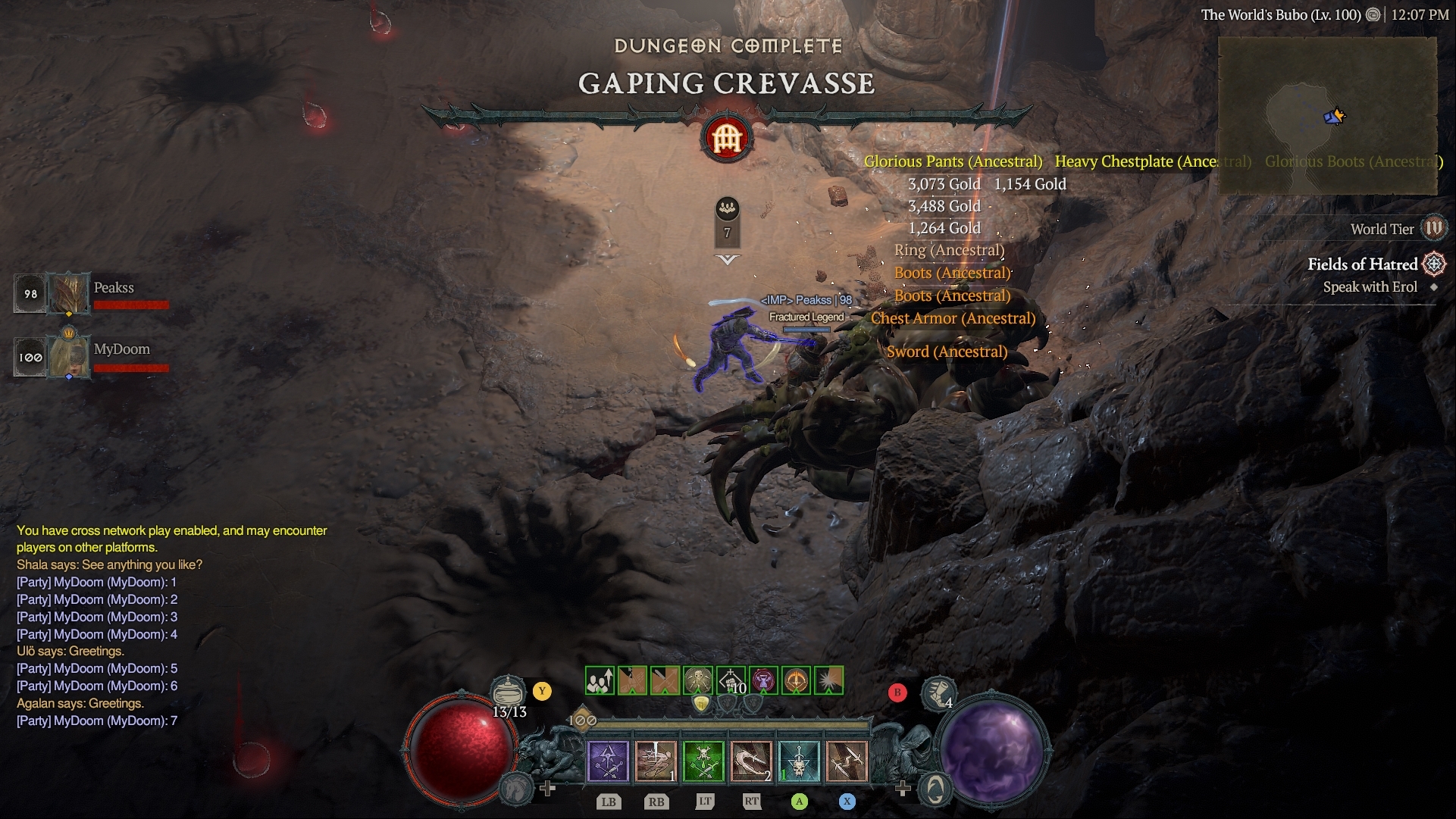Select party member MyDoom portrait
The width and height of the screenshot is (1456, 819).
pyautogui.click(x=69, y=356)
